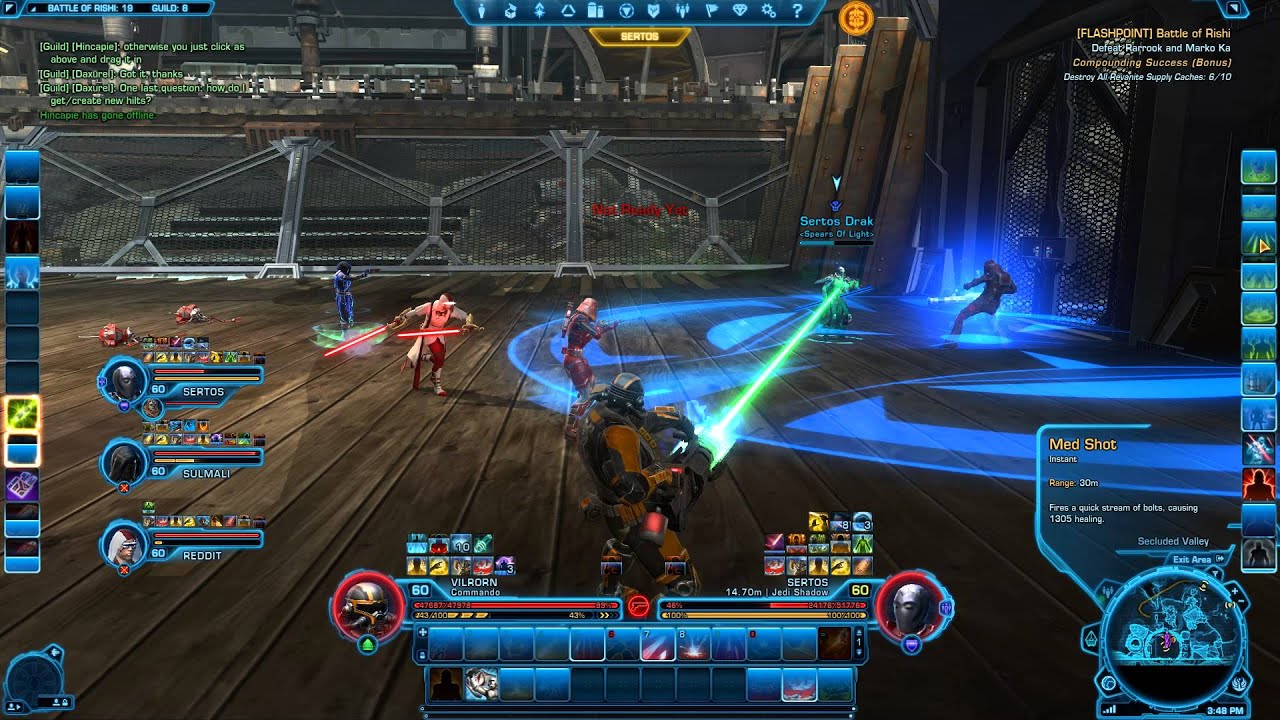This screenshot has height=720, width=1280.
Task: Click the Sertos target portrait
Action: pyautogui.click(x=911, y=604)
